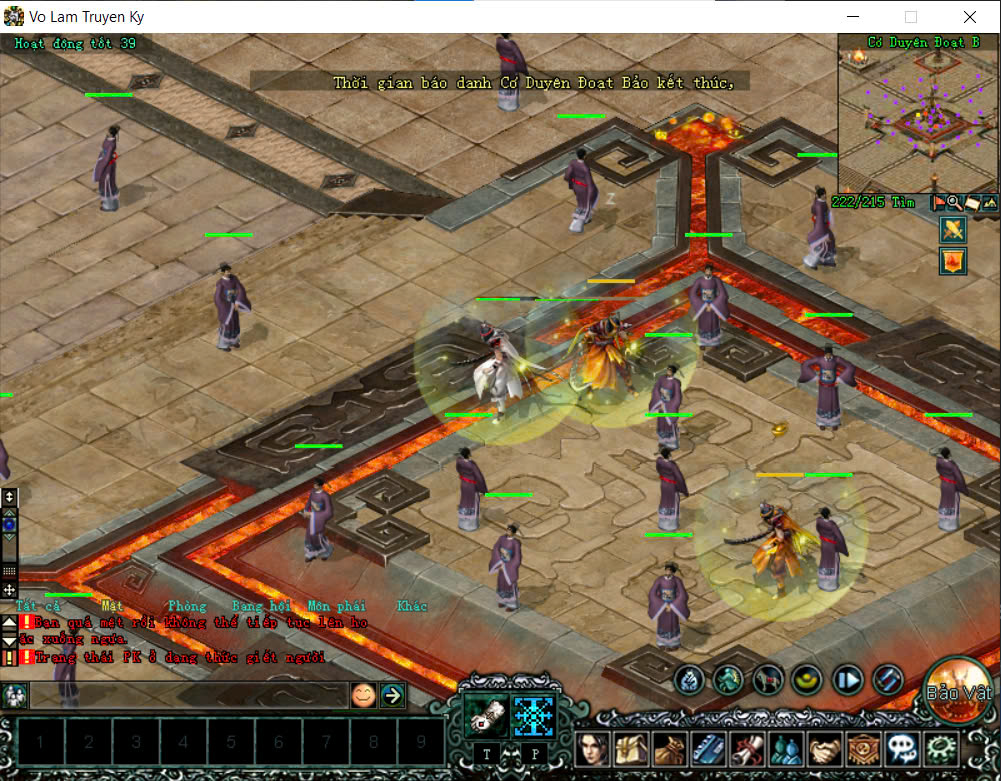Open the Bảo Vật treasure button
Screen dimensions: 1001x781
(x=957, y=690)
